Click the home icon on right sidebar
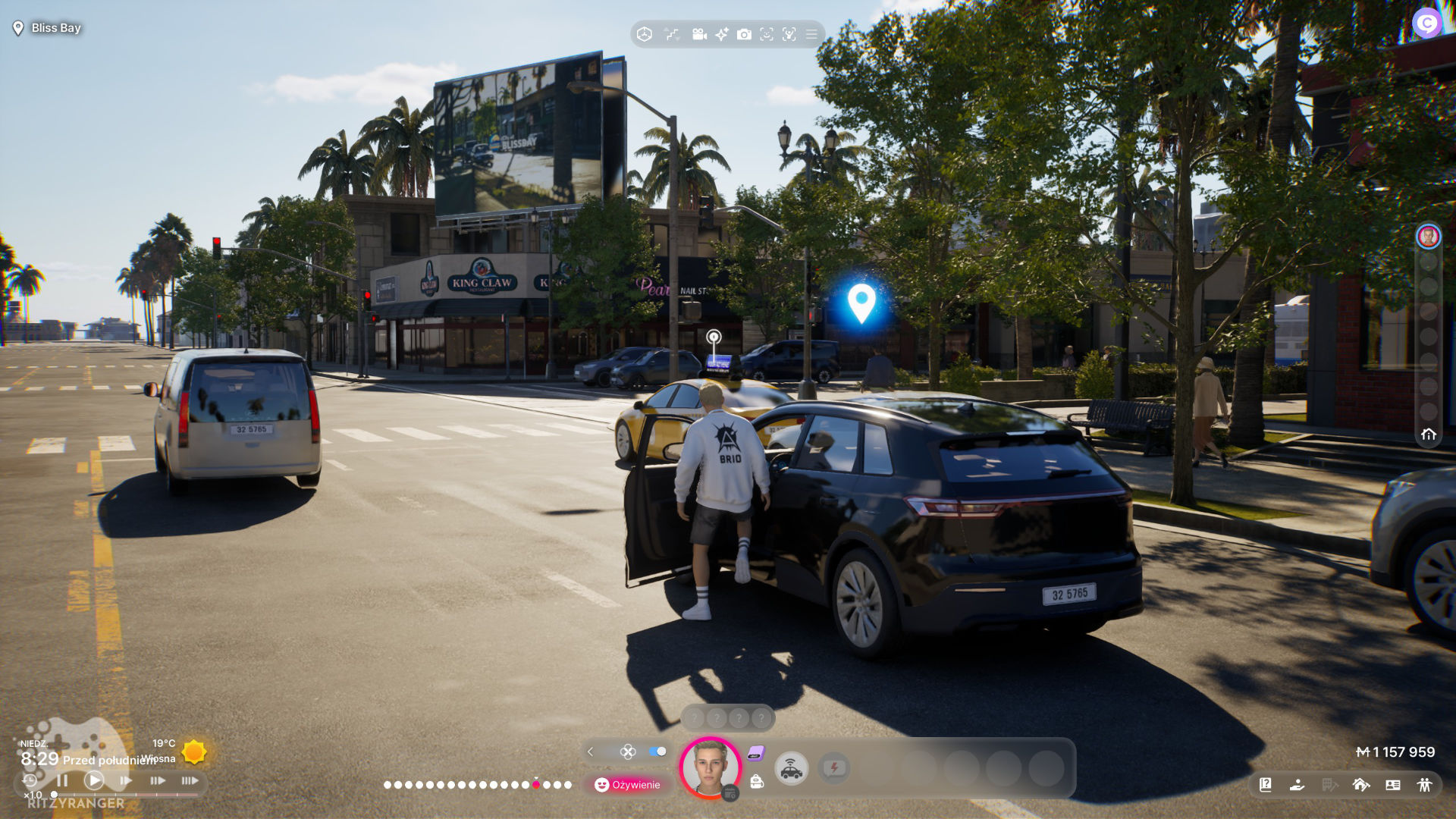The image size is (1456, 819). coord(1429,435)
